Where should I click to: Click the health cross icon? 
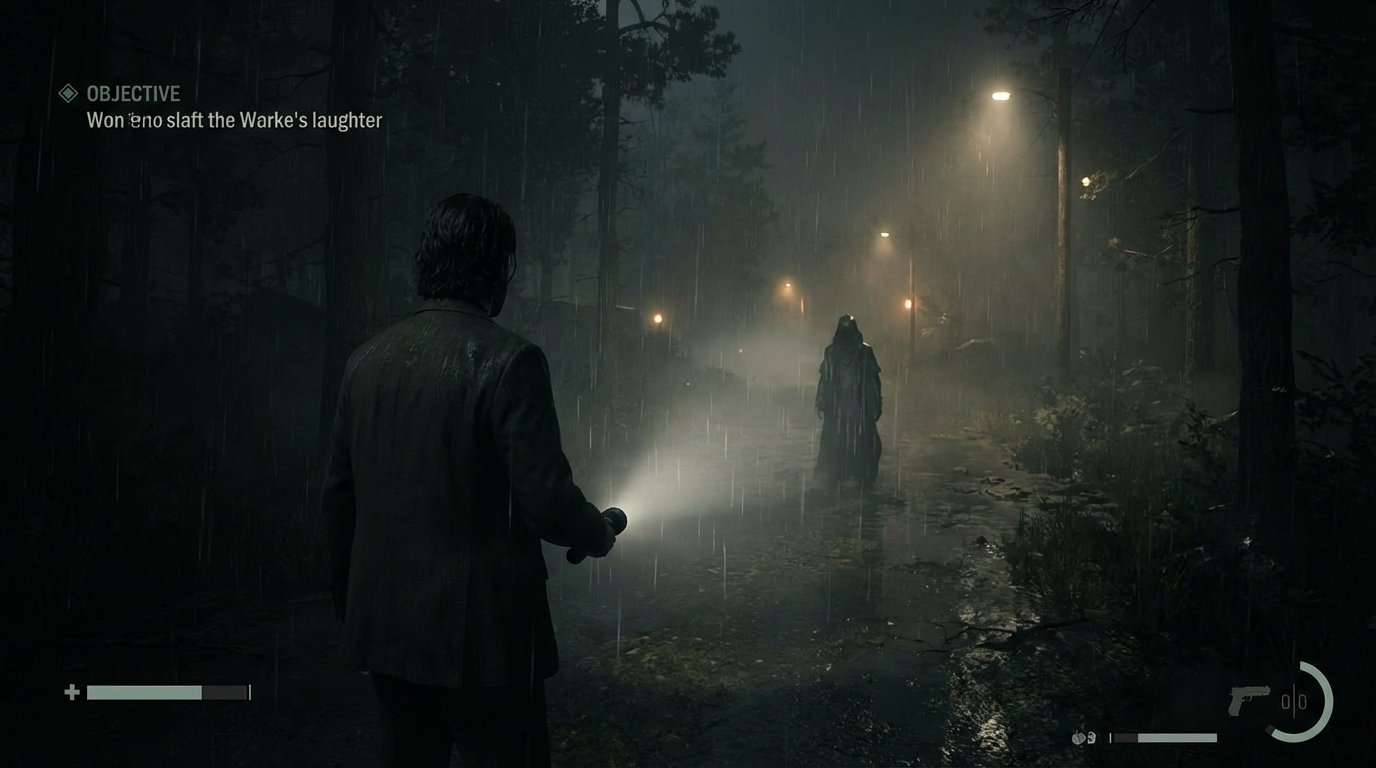[72, 691]
